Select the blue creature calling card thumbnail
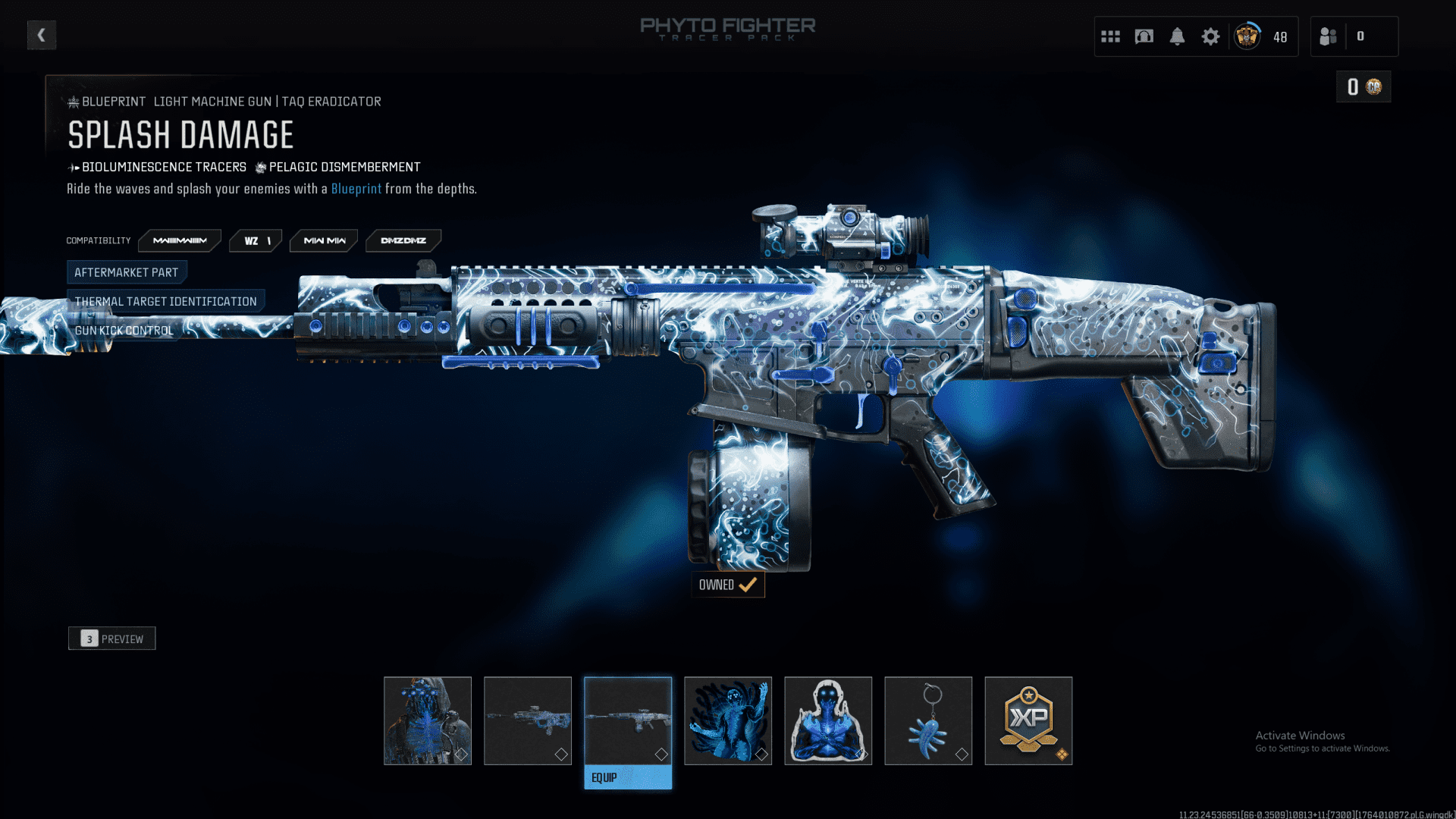 coord(728,720)
